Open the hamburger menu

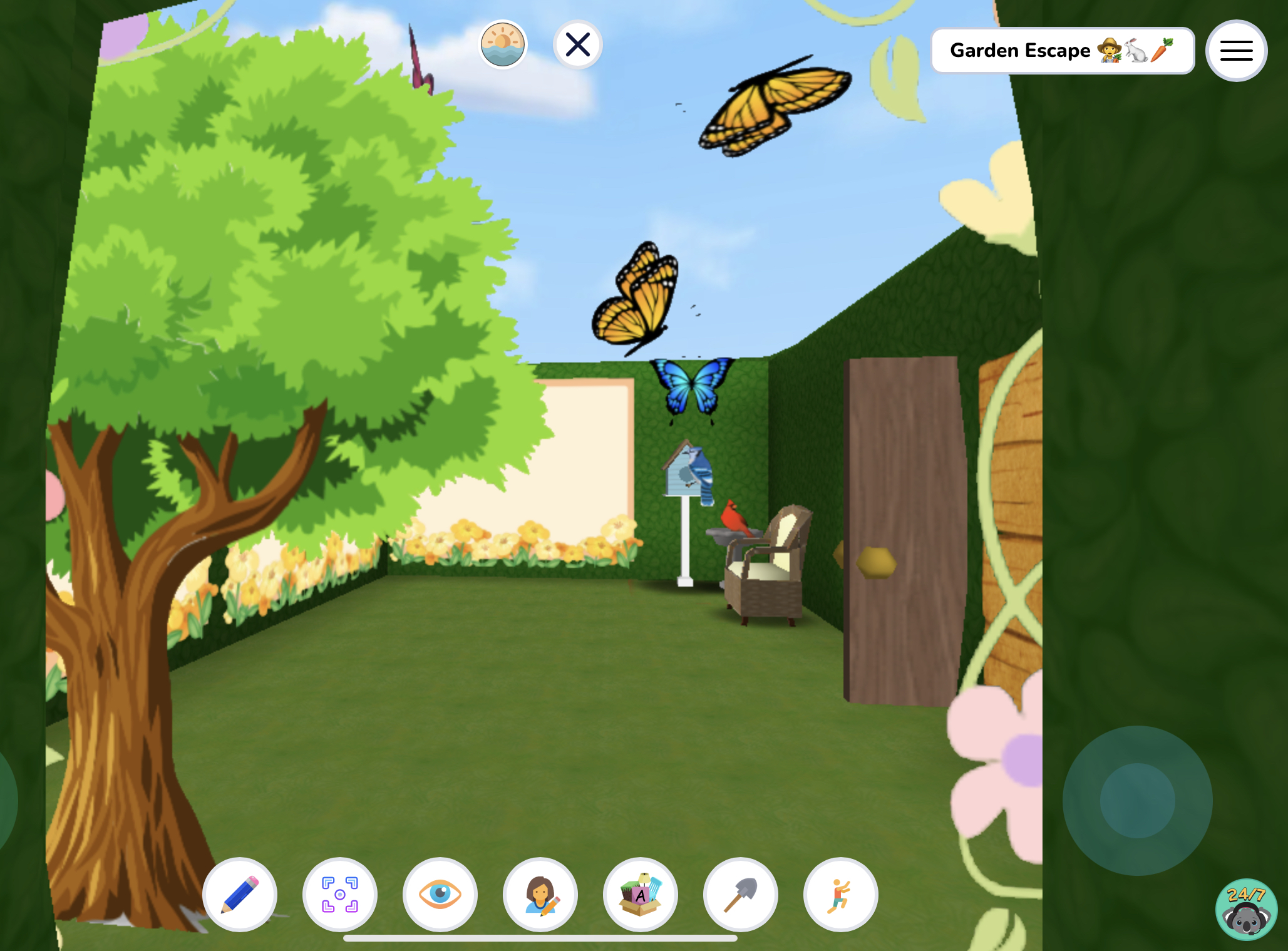[1235, 50]
